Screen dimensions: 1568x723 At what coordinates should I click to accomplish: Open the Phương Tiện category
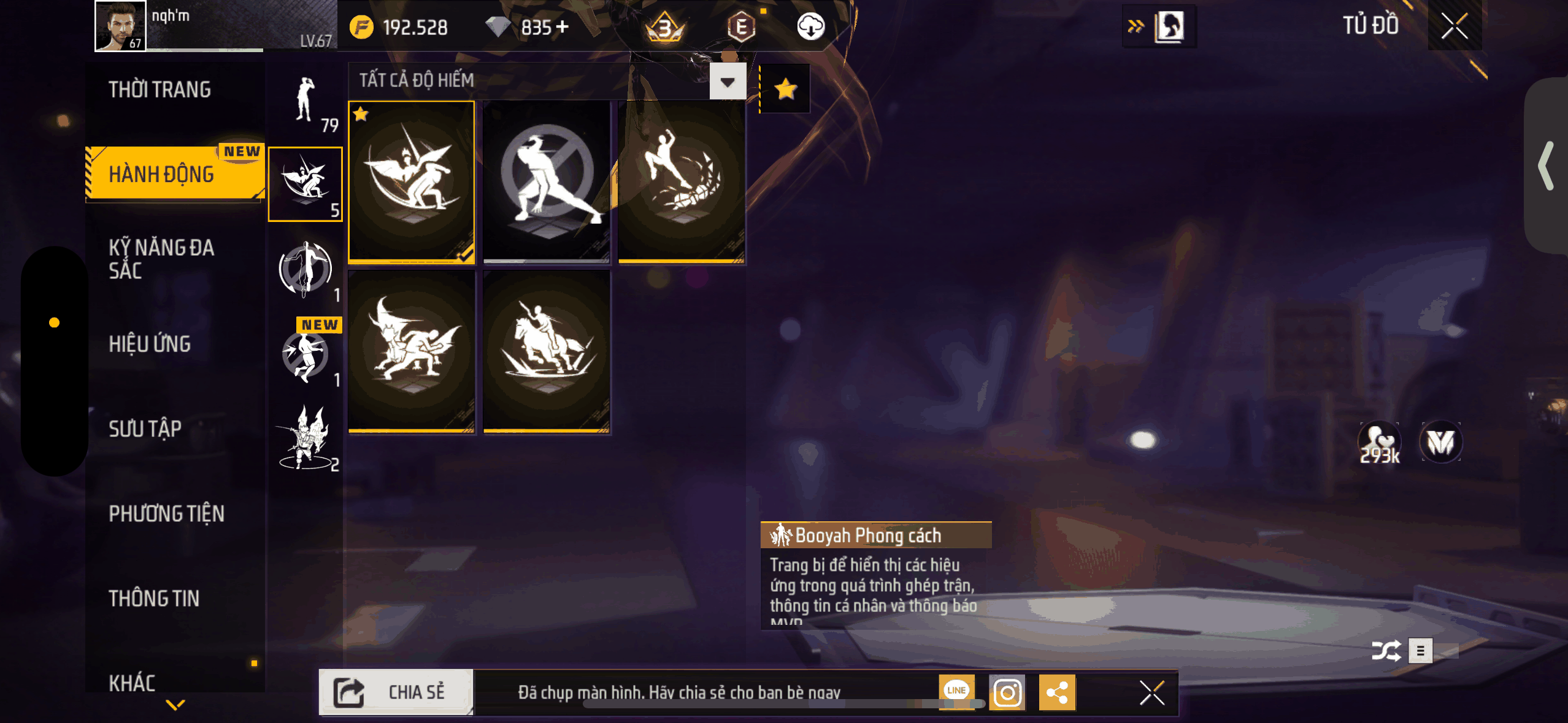coord(167,513)
